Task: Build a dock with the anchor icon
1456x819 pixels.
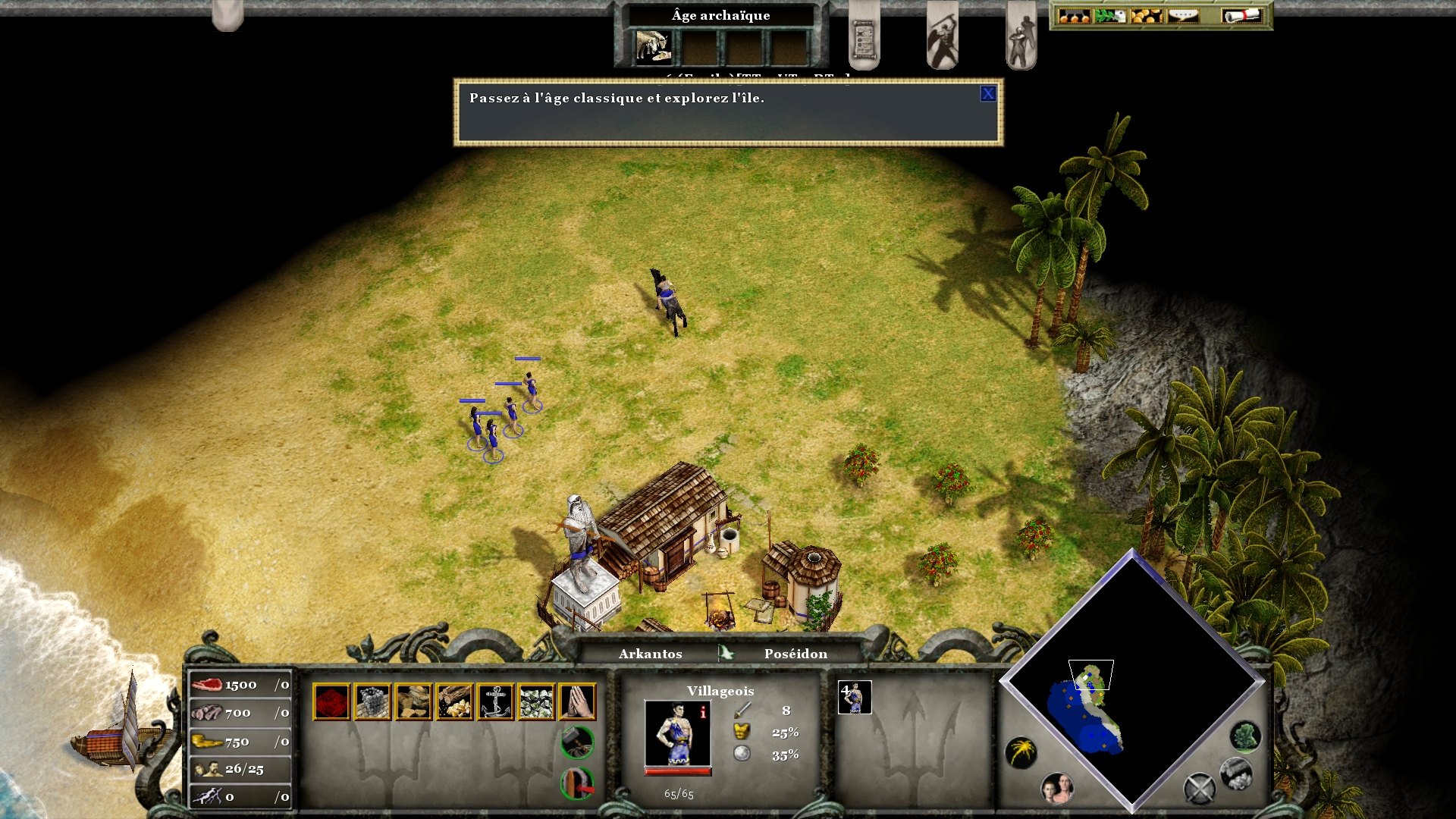Action: (495, 701)
